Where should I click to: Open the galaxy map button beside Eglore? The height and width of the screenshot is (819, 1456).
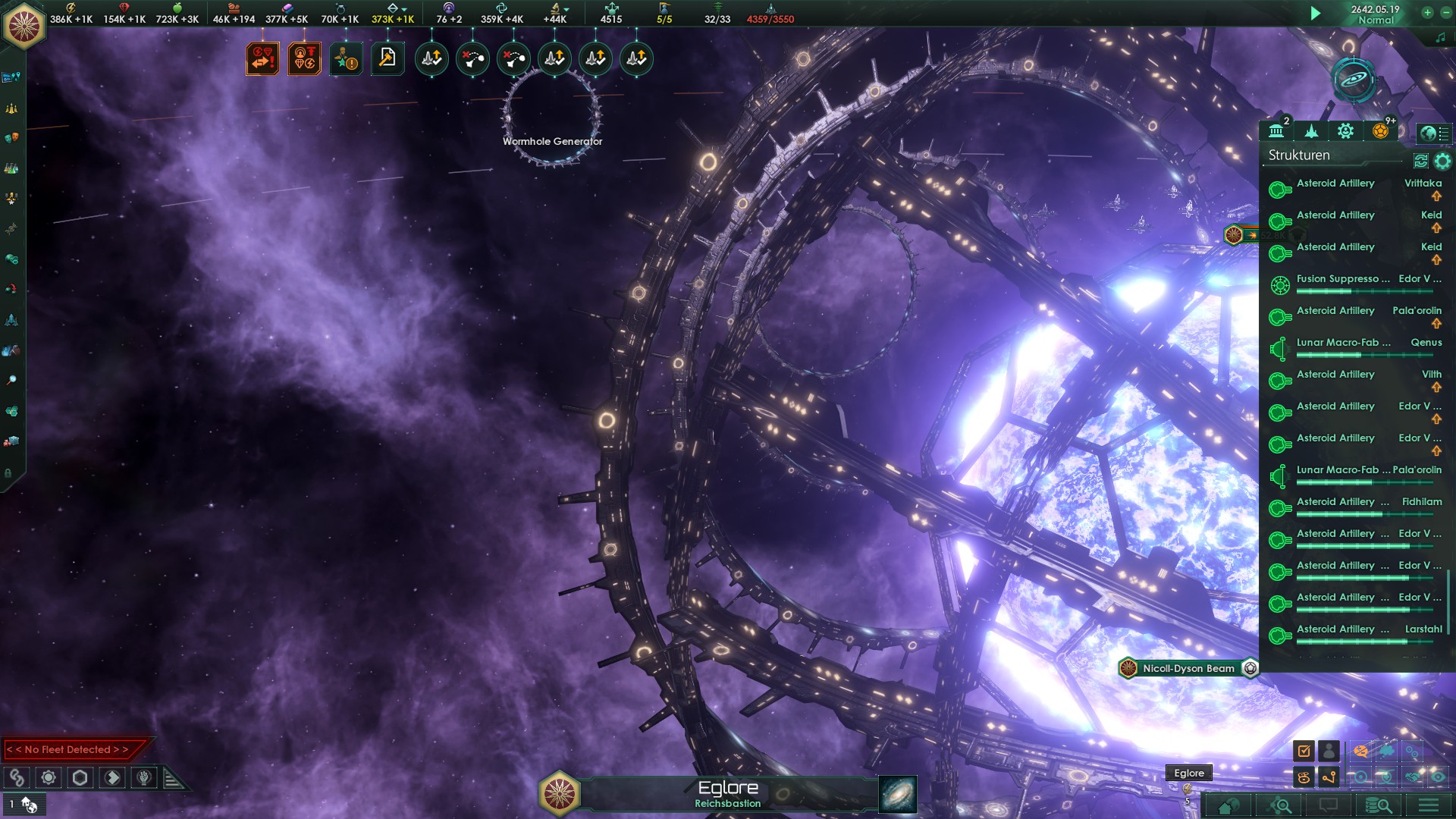[897, 794]
